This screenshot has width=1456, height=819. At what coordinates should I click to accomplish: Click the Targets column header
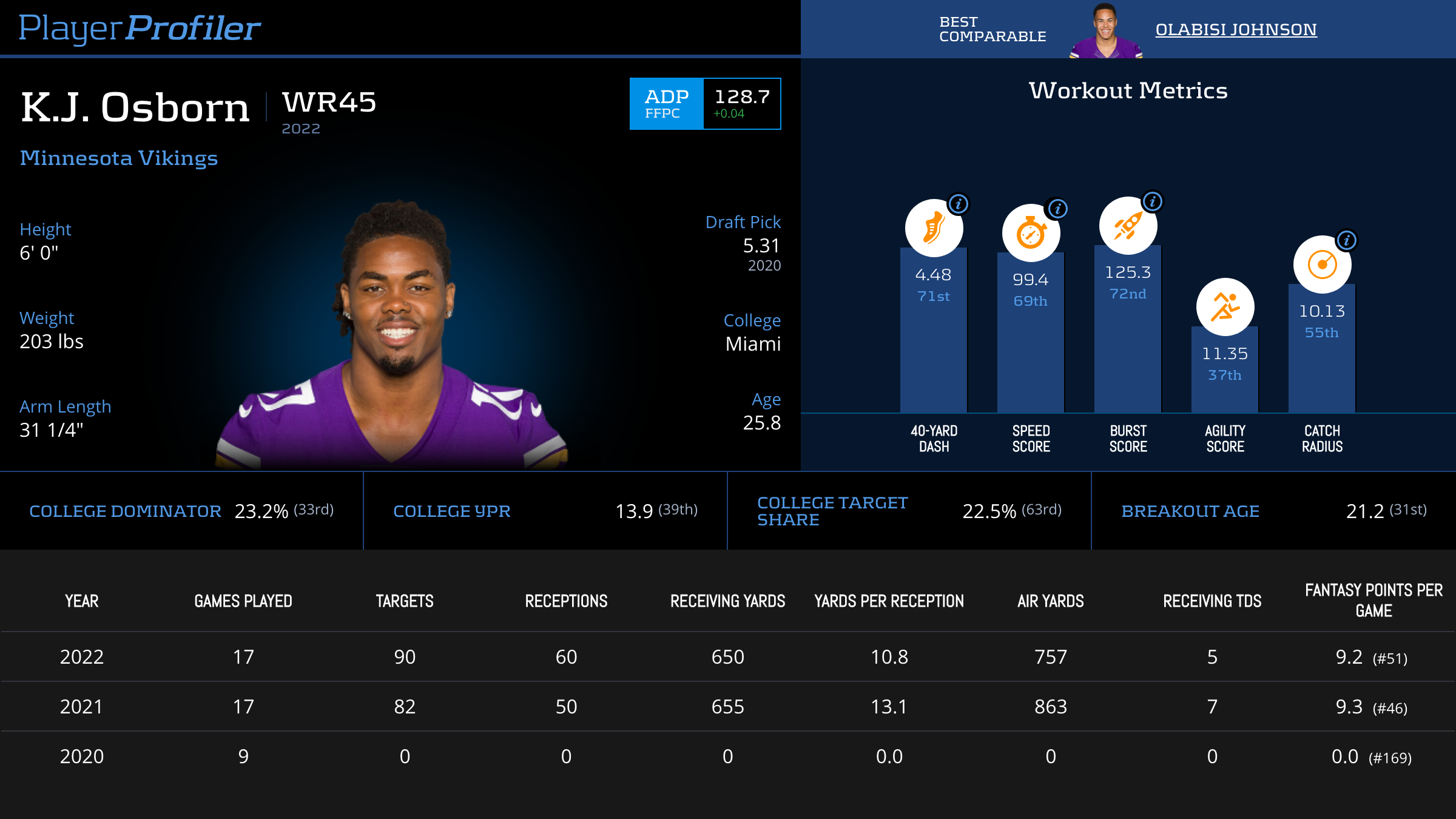click(405, 601)
